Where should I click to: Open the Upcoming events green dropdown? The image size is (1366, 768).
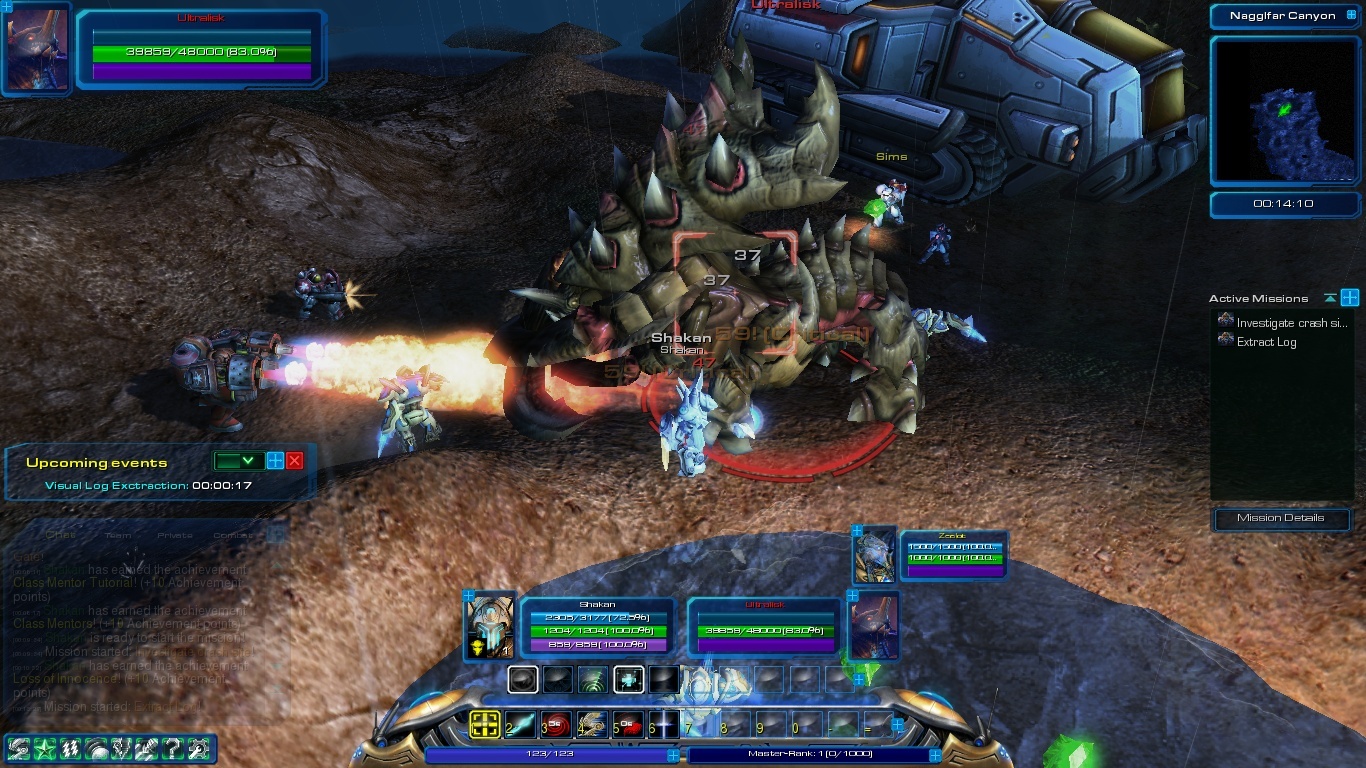[238, 461]
